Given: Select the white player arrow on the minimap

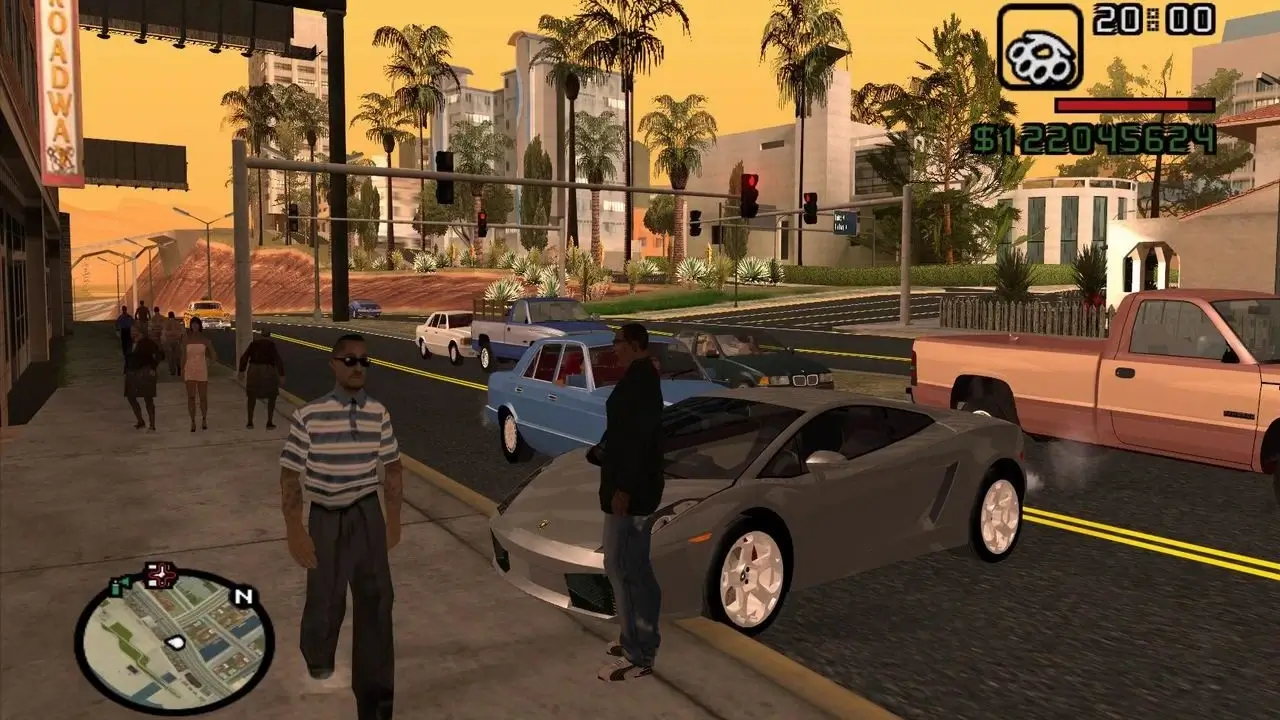Looking at the screenshot, I should pyautogui.click(x=175, y=642).
